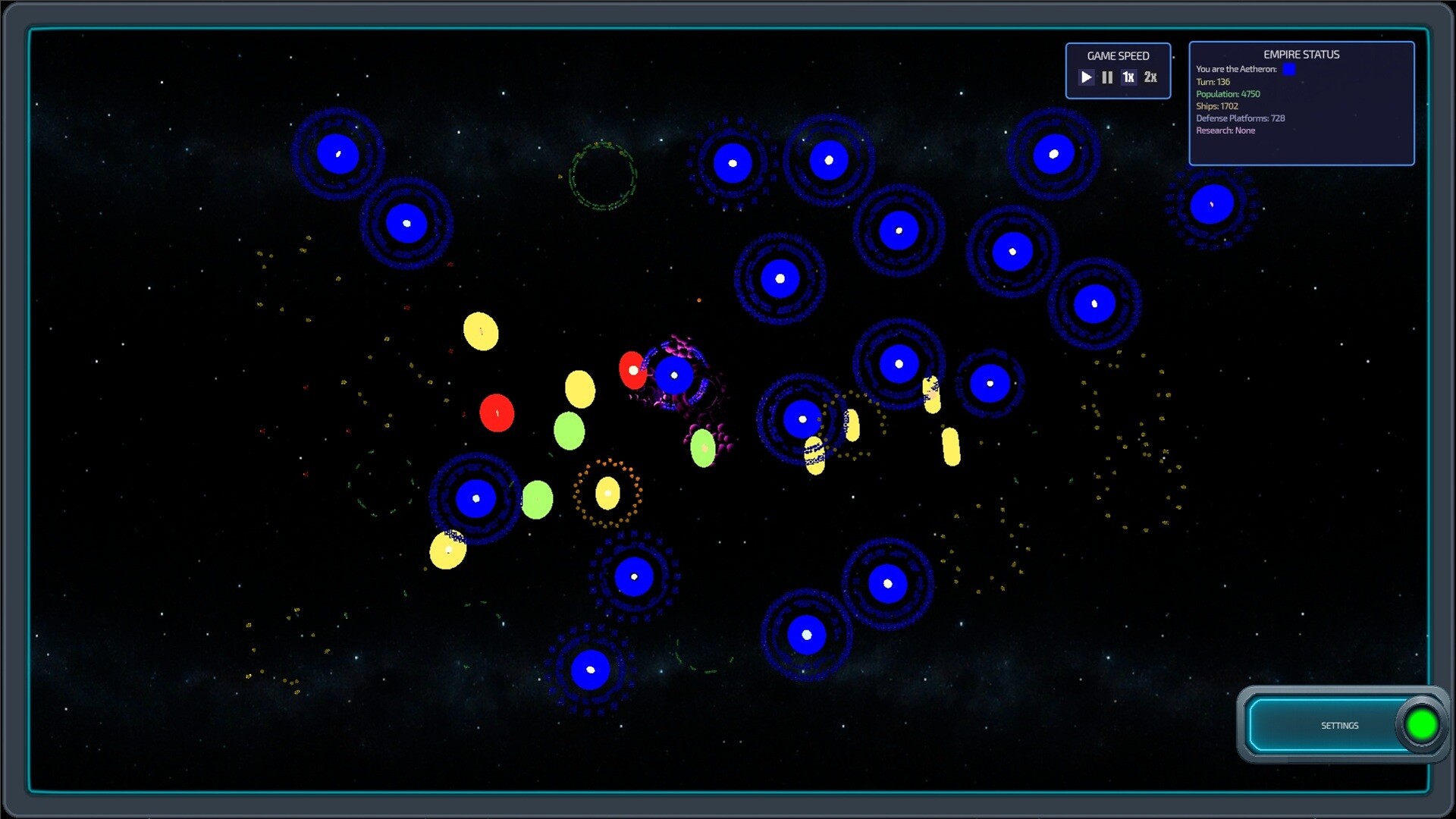Screen dimensions: 1456x819
Task: Open the Settings menu
Action: point(1339,725)
